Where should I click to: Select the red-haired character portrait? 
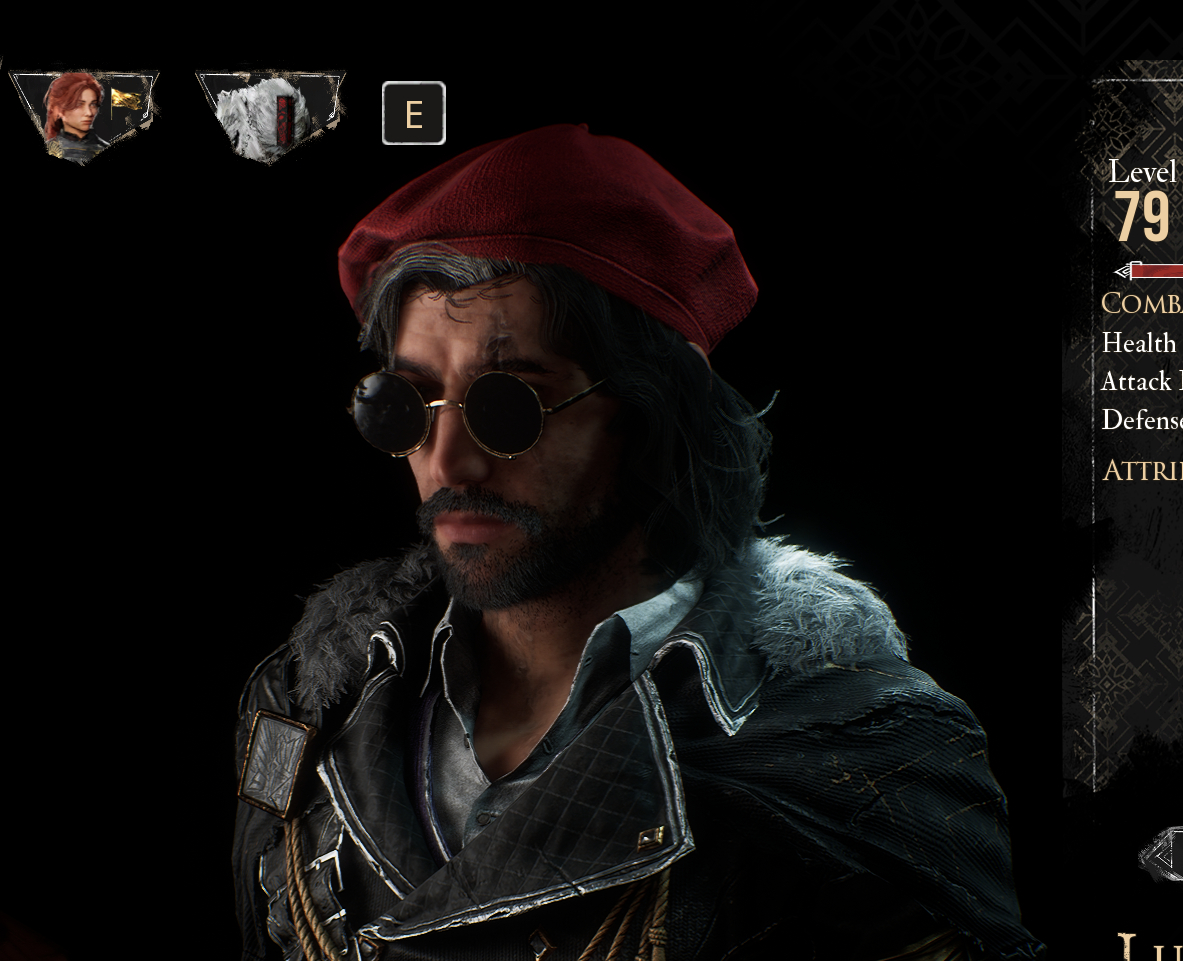82,115
